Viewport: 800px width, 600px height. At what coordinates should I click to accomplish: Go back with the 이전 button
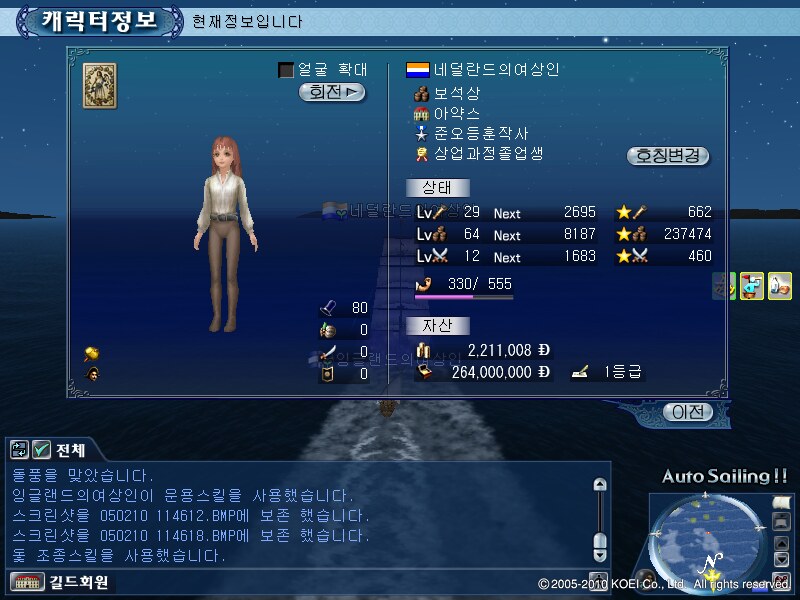pos(689,411)
